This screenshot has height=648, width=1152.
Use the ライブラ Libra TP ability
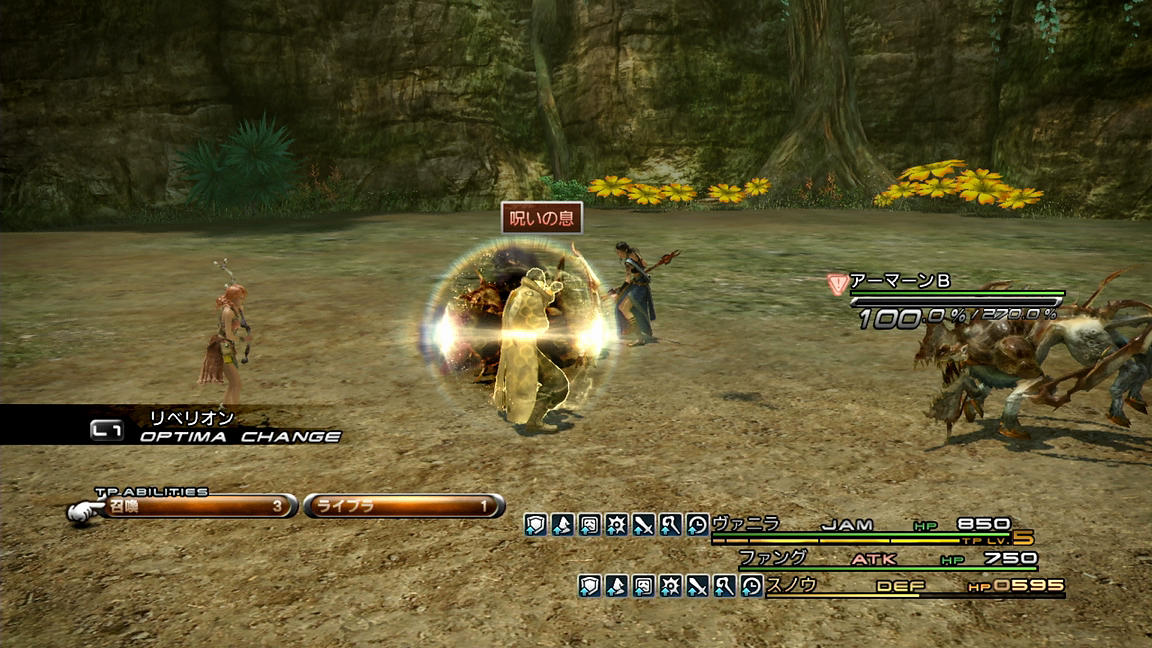click(403, 507)
